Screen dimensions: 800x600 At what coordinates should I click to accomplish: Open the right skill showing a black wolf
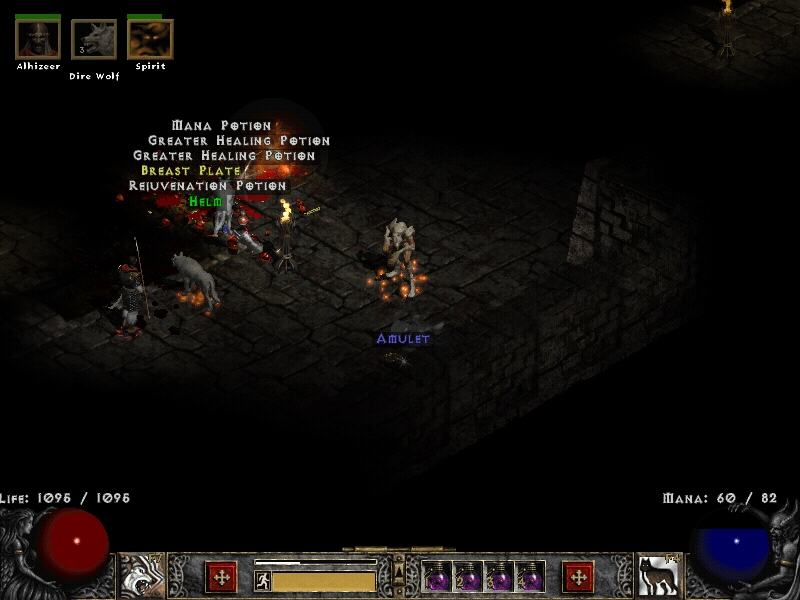pyautogui.click(x=658, y=577)
